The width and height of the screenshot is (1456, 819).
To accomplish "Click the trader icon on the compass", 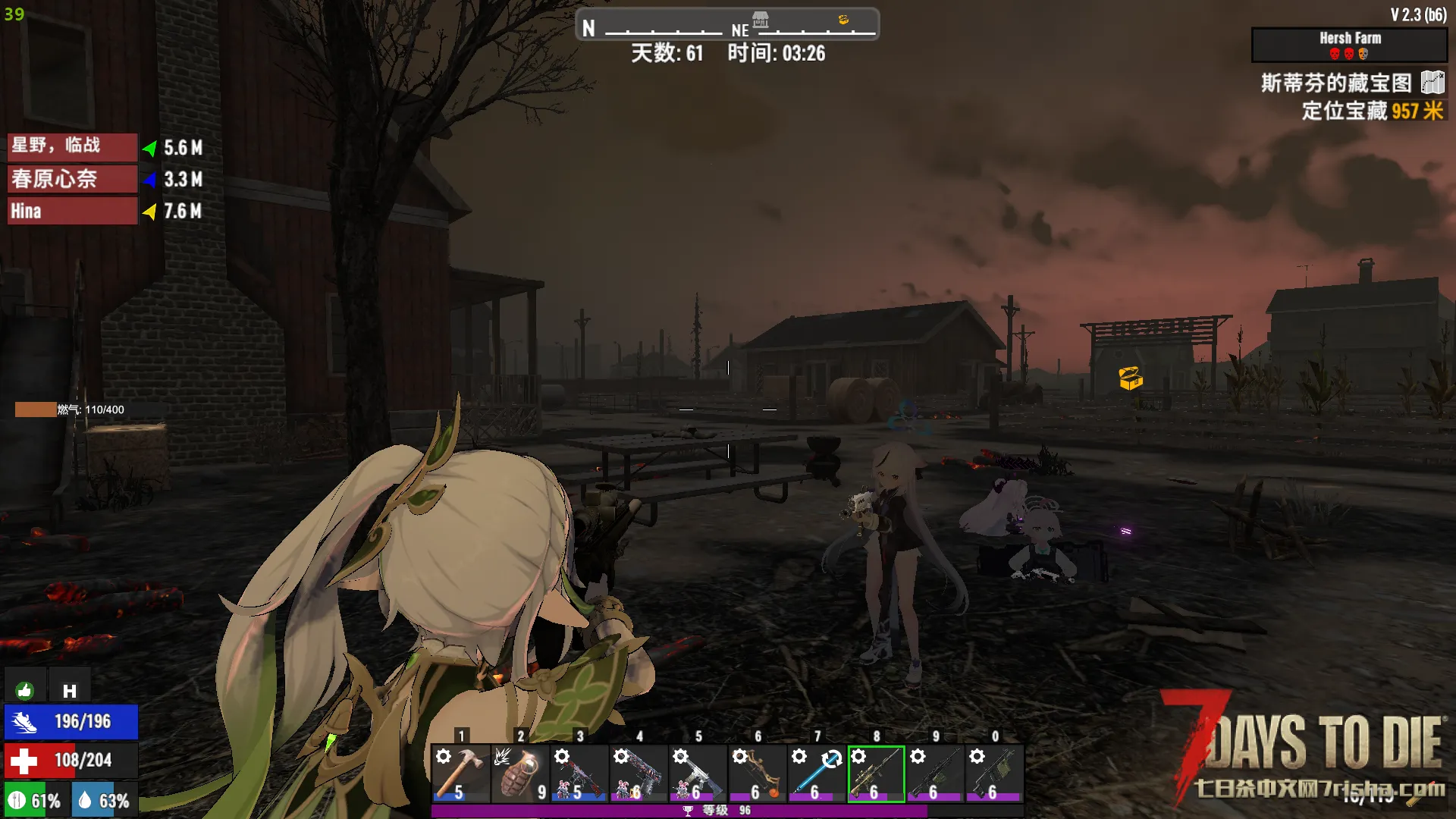I will coord(761,19).
